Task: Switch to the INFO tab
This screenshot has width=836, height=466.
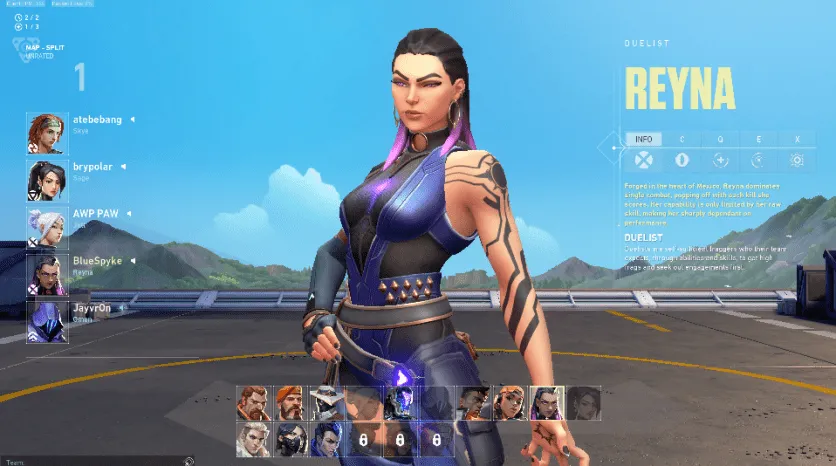Action: 644,139
